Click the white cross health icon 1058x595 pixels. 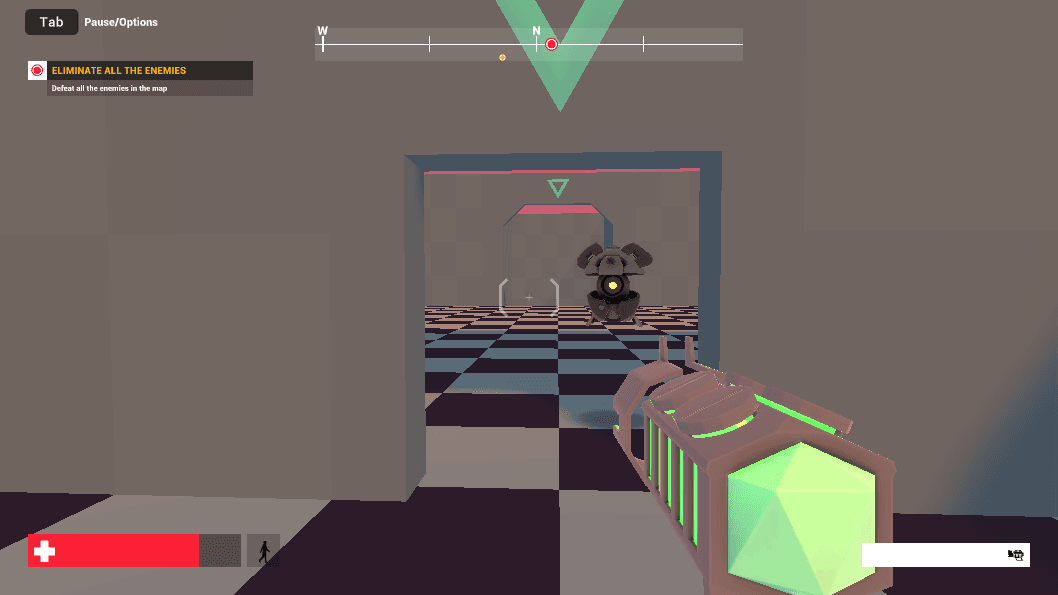click(43, 551)
